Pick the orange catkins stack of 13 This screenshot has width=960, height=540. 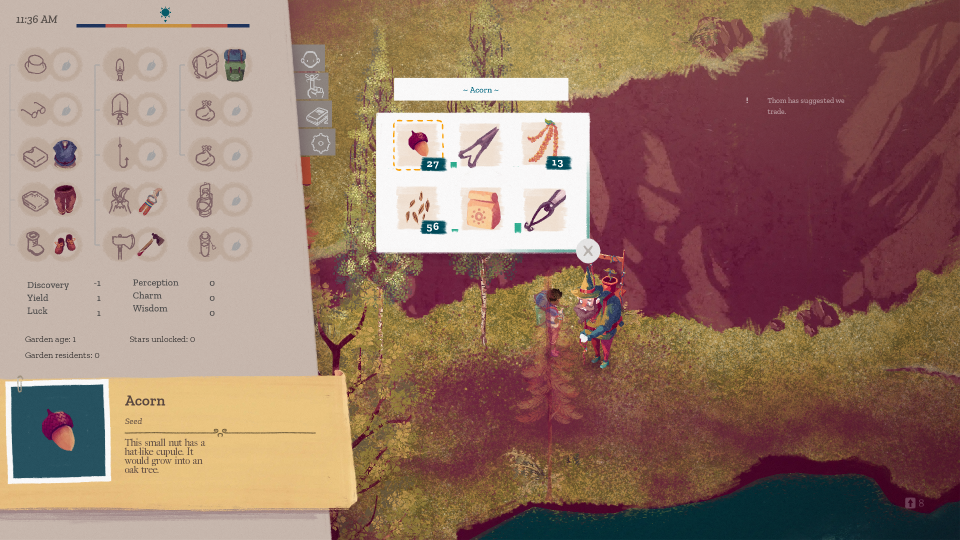tap(543, 145)
